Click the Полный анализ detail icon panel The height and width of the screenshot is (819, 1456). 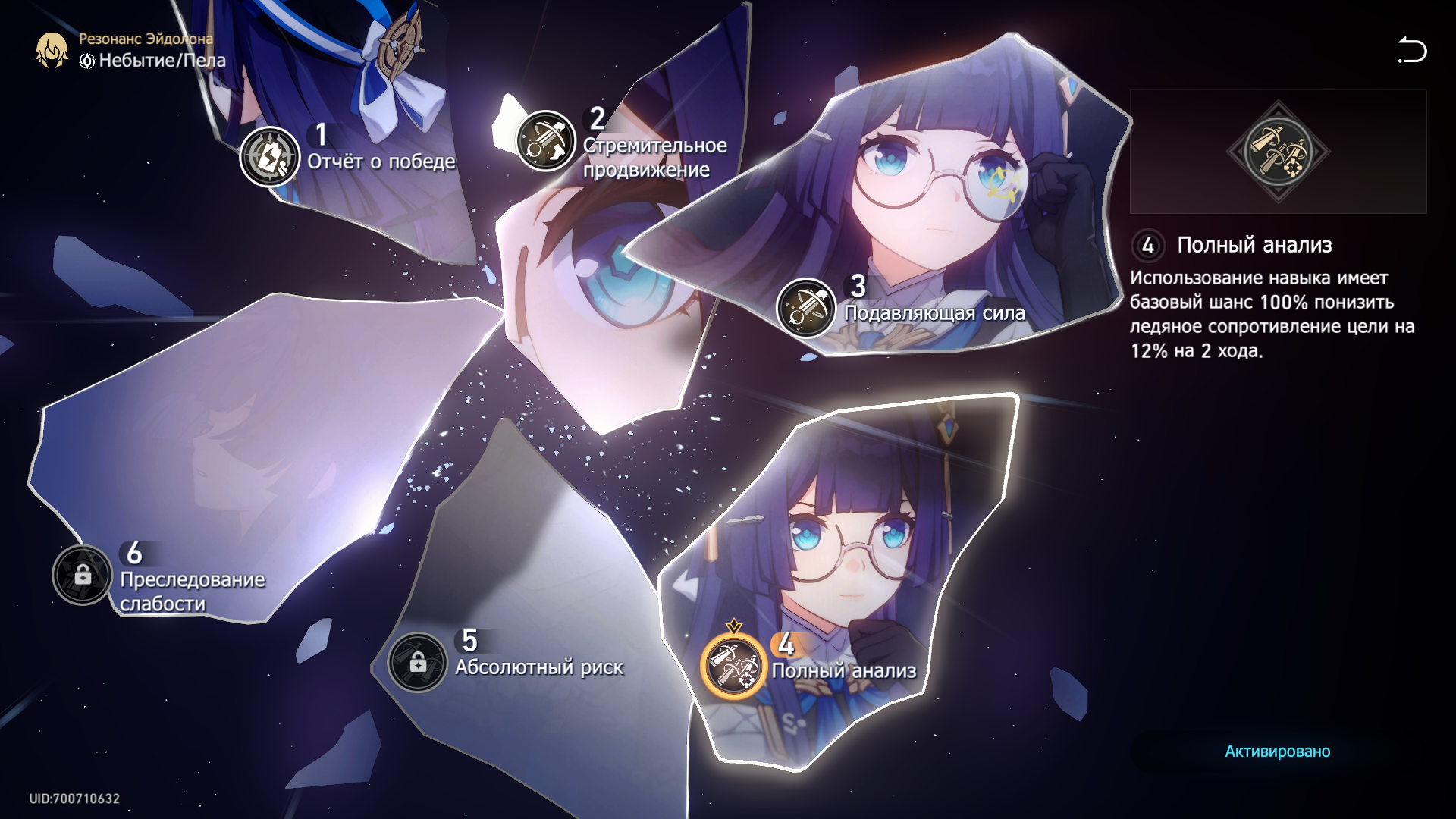1278,152
